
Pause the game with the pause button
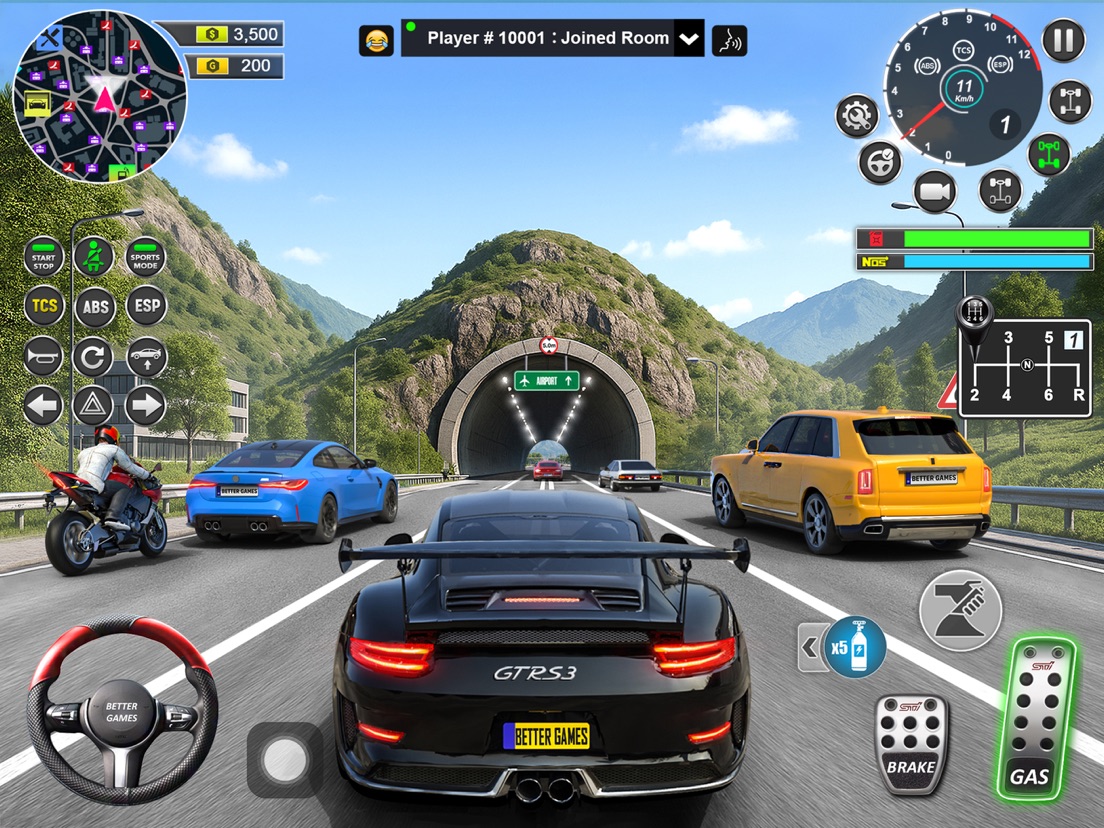click(x=1063, y=41)
